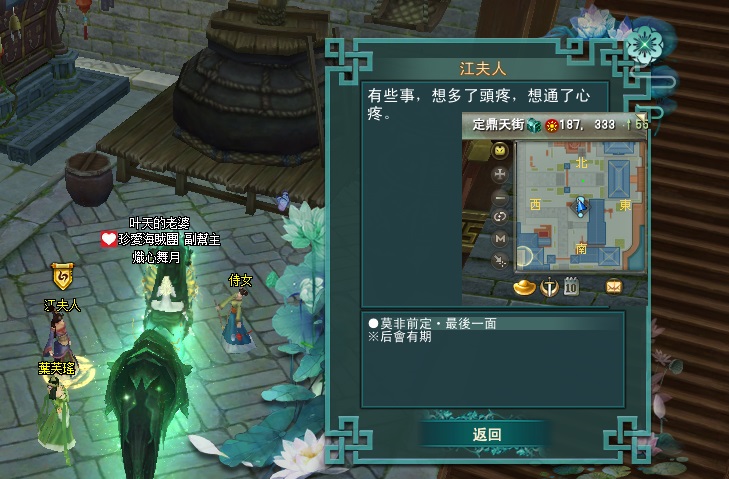The width and height of the screenshot is (729, 479).
Task: Click the diagonal arrow button beside minimap
Action: pos(501,260)
